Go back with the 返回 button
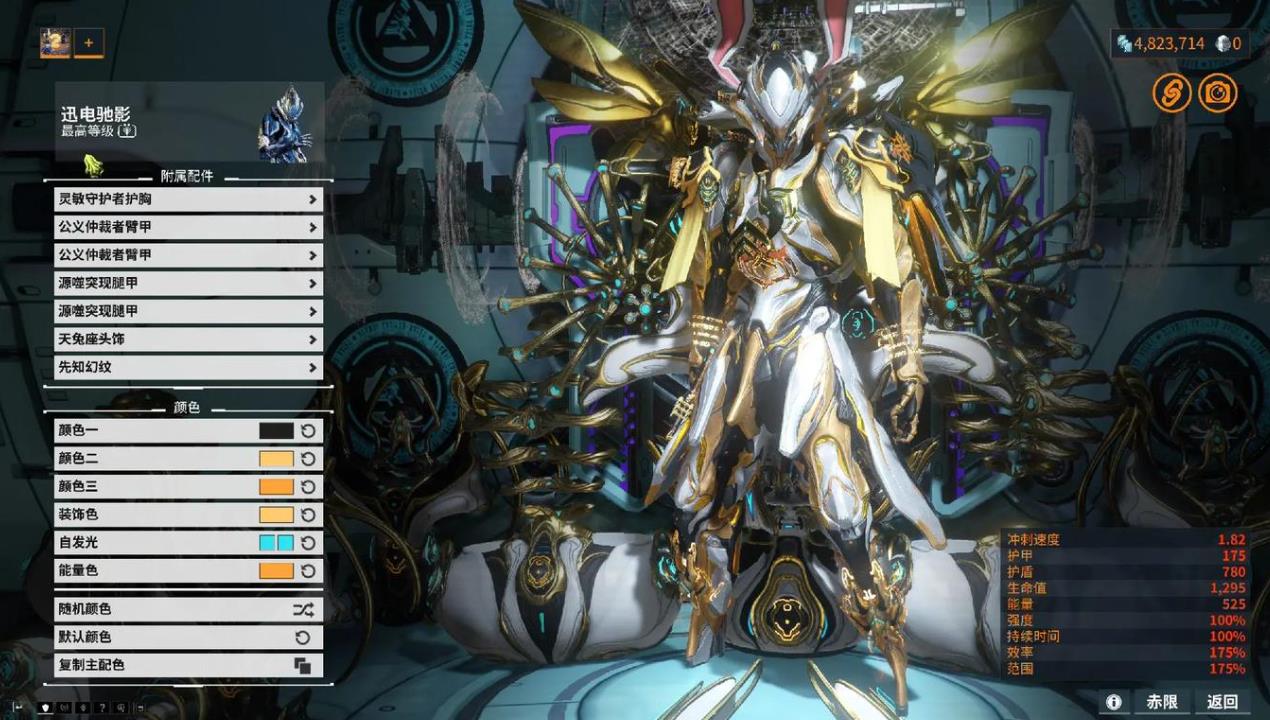Image resolution: width=1270 pixels, height=720 pixels. 1222,701
